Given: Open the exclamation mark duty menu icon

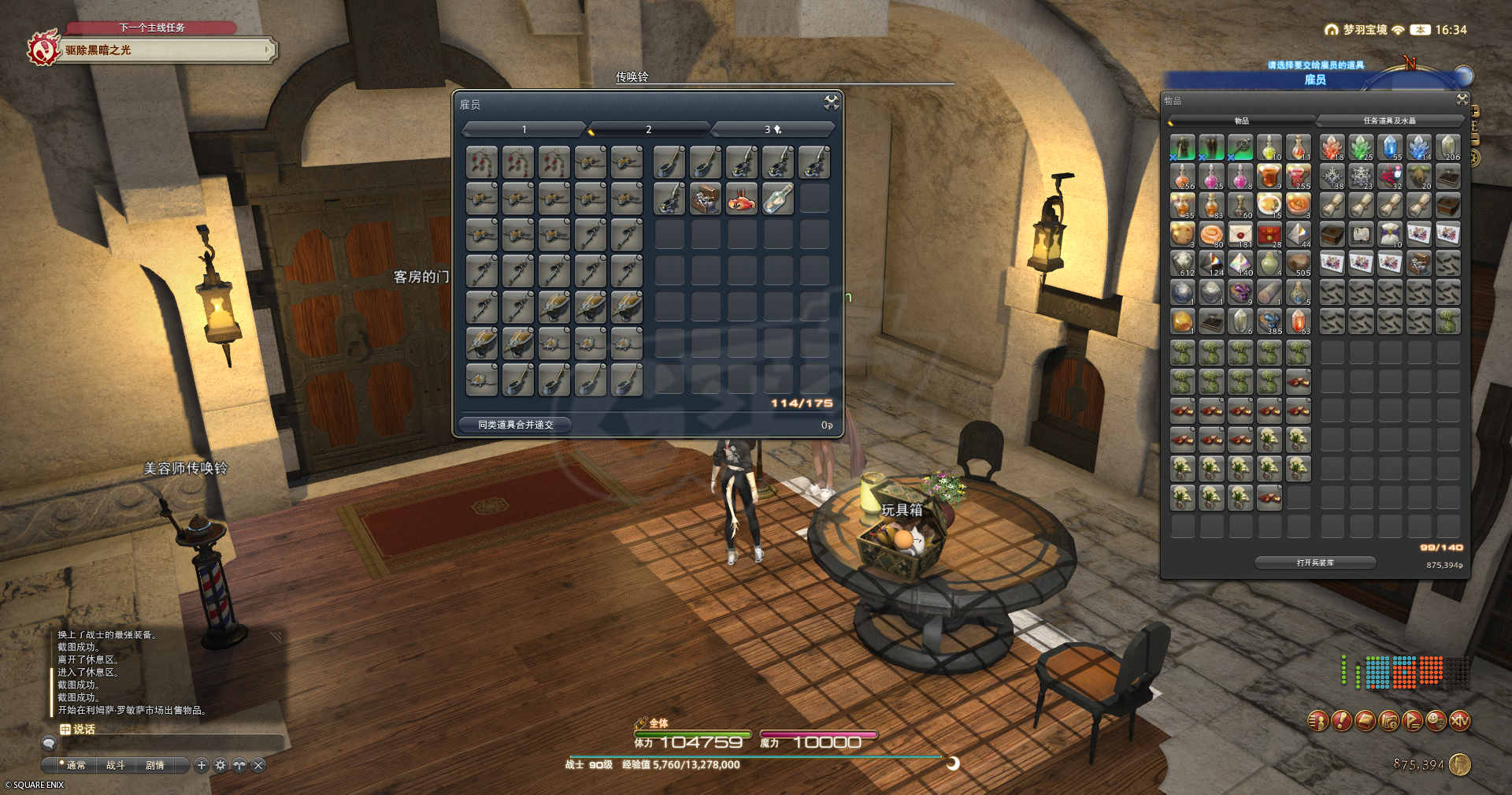Looking at the screenshot, I should pos(1341,721).
